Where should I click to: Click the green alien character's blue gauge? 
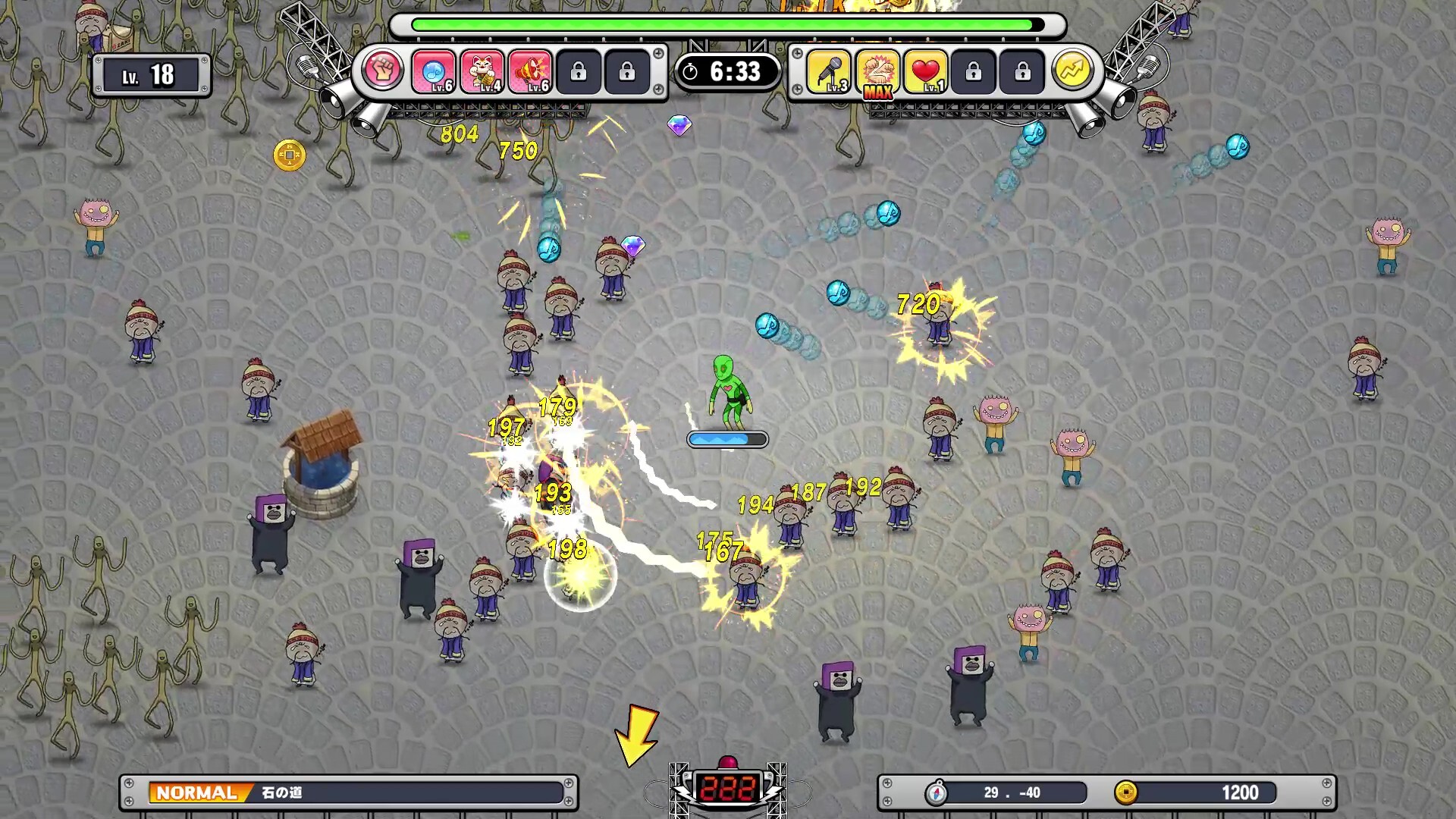pyautogui.click(x=726, y=438)
